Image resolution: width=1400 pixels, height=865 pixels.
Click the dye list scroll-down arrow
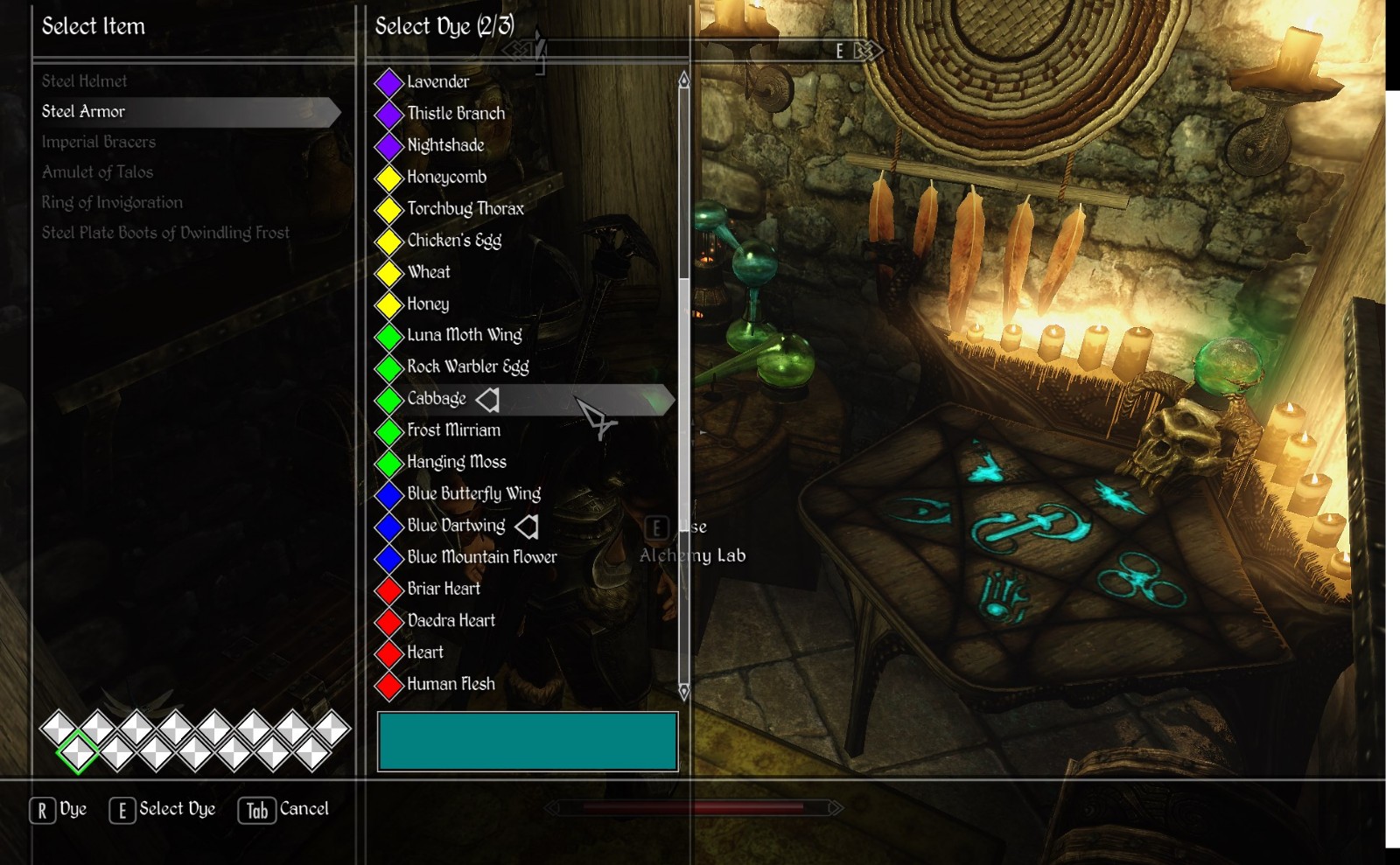click(x=684, y=692)
